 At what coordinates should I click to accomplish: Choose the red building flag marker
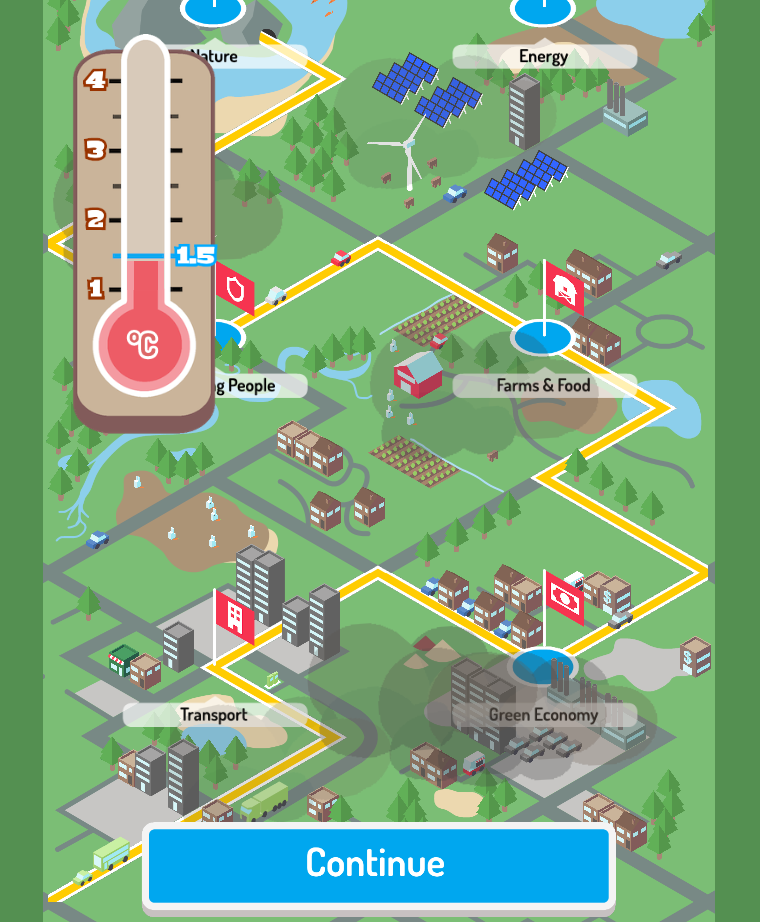[236, 616]
